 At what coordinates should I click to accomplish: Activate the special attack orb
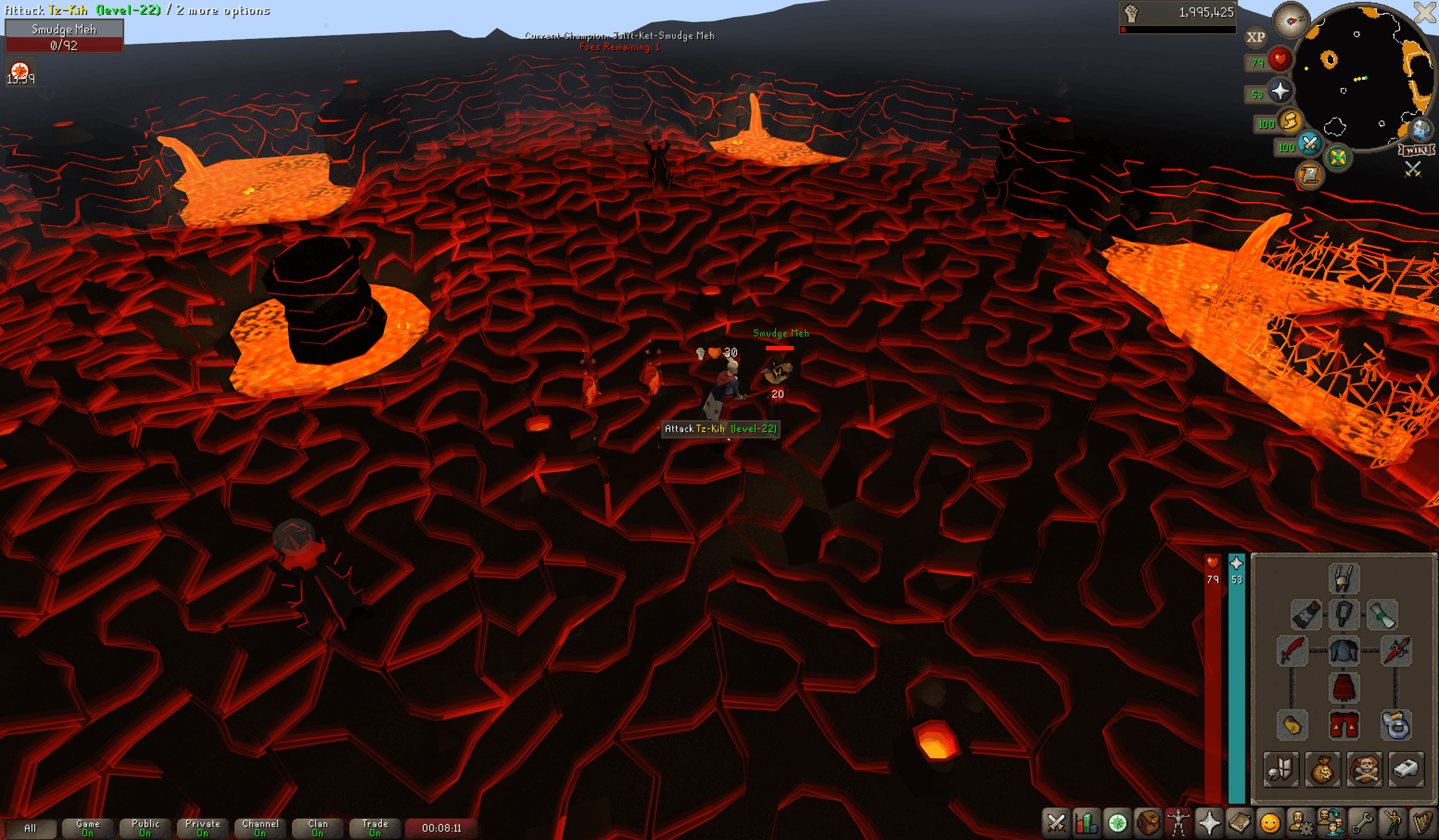pos(1309,145)
